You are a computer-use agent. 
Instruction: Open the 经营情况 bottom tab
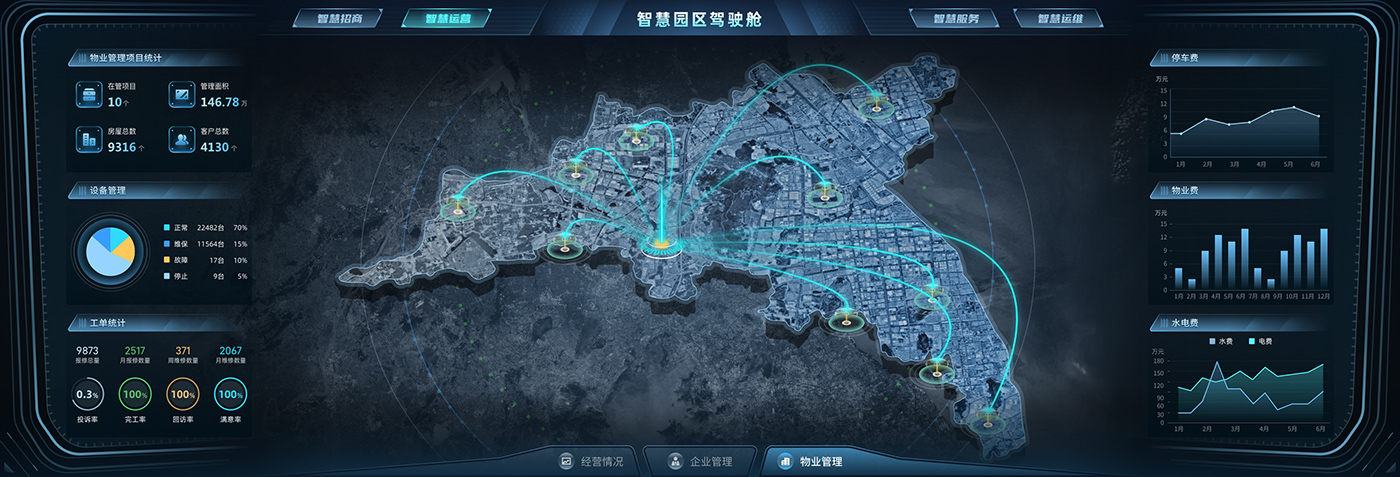pos(592,462)
